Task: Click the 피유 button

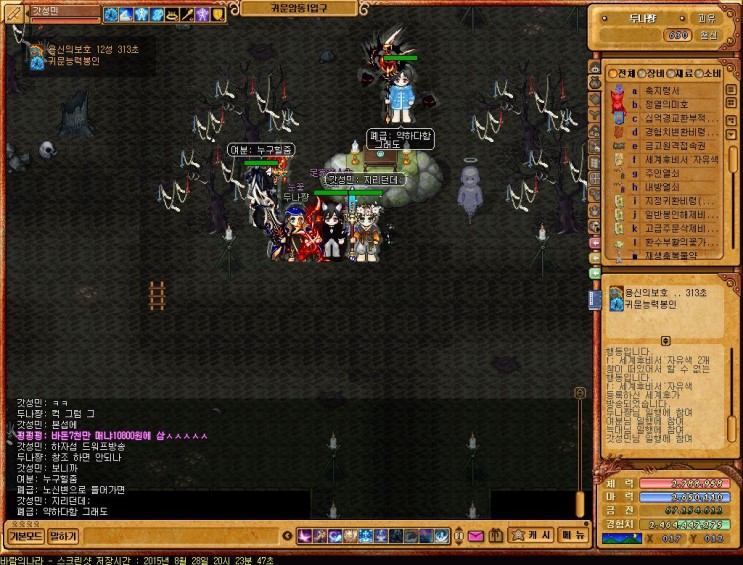Action: pyautogui.click(x=706, y=17)
